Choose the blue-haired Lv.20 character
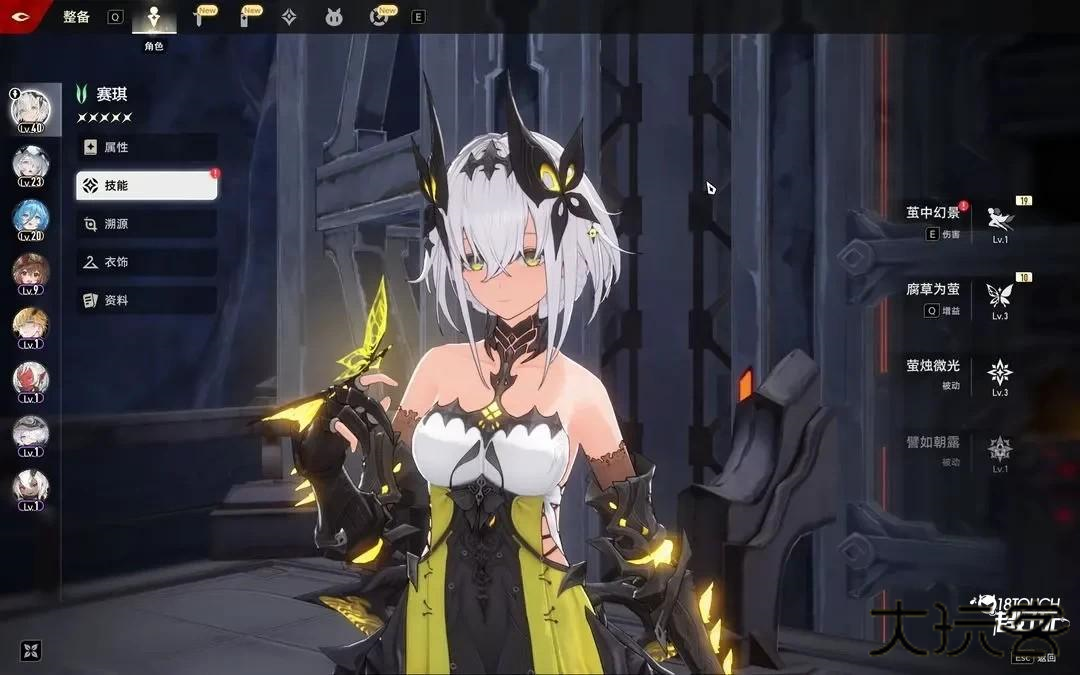1080x675 pixels. click(x=30, y=218)
